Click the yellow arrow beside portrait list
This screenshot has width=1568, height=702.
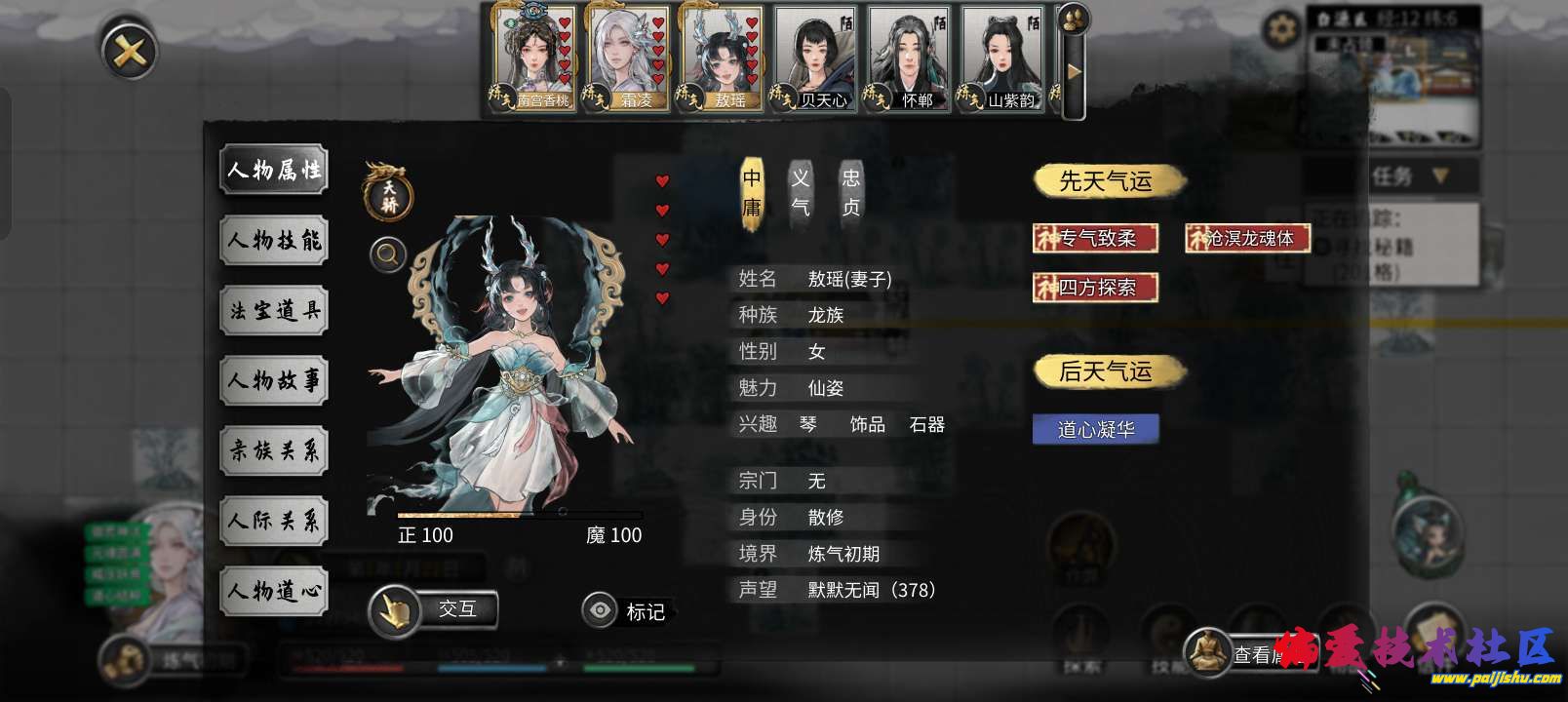pyautogui.click(x=1073, y=70)
